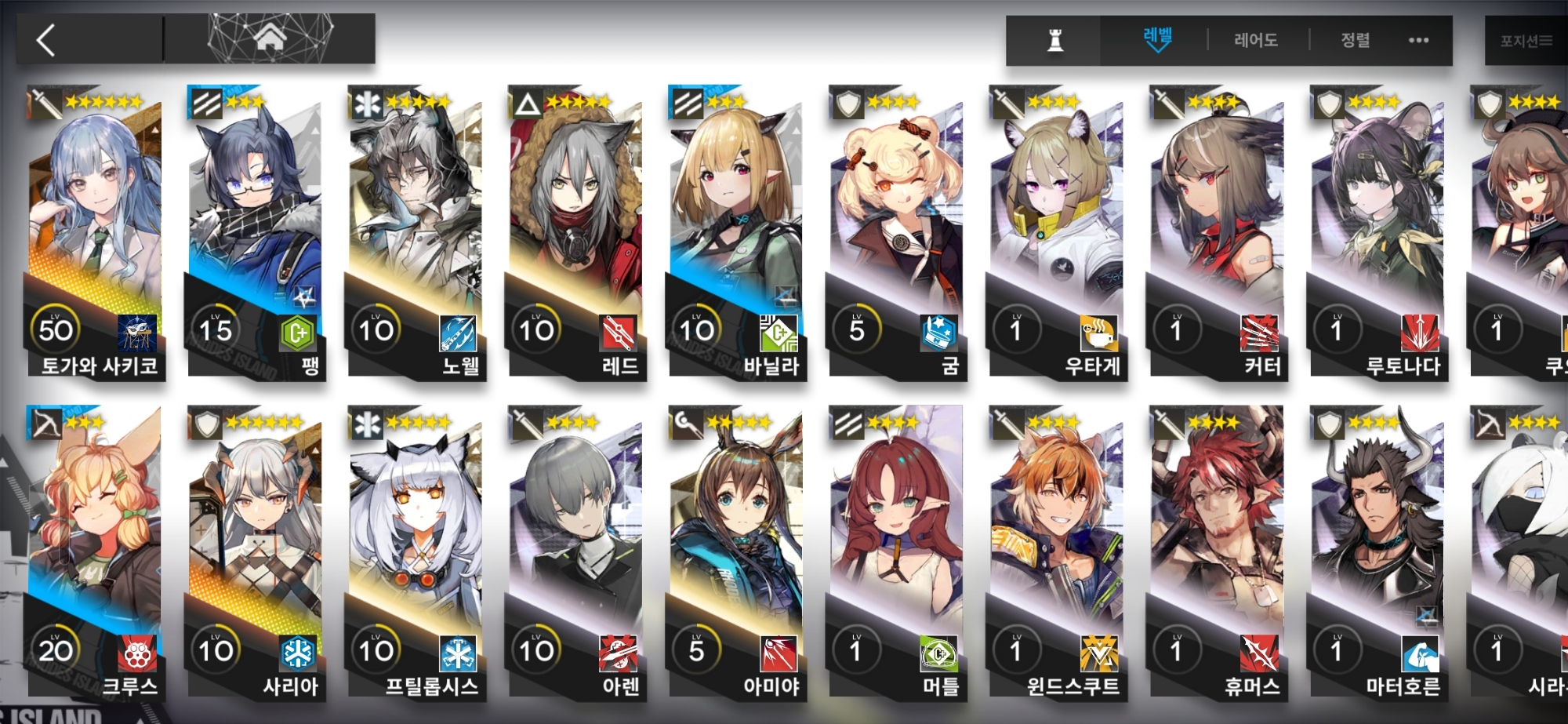Image resolution: width=1568 pixels, height=724 pixels.
Task: Open the three-dots more options menu
Action: (x=1418, y=40)
